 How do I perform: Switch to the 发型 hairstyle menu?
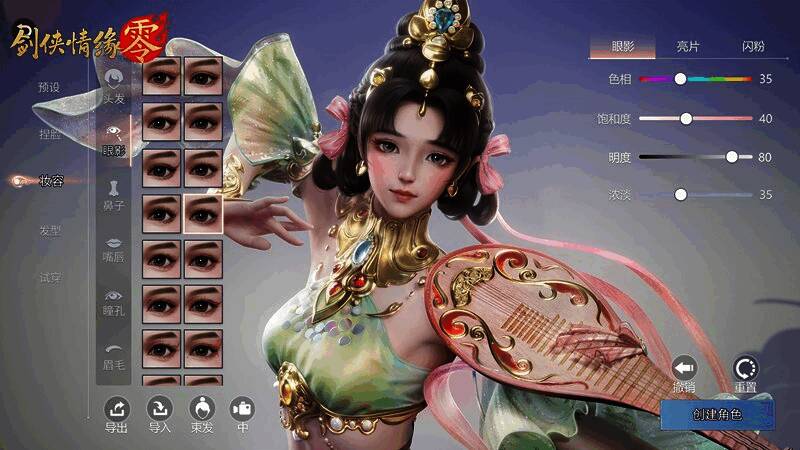click(49, 229)
